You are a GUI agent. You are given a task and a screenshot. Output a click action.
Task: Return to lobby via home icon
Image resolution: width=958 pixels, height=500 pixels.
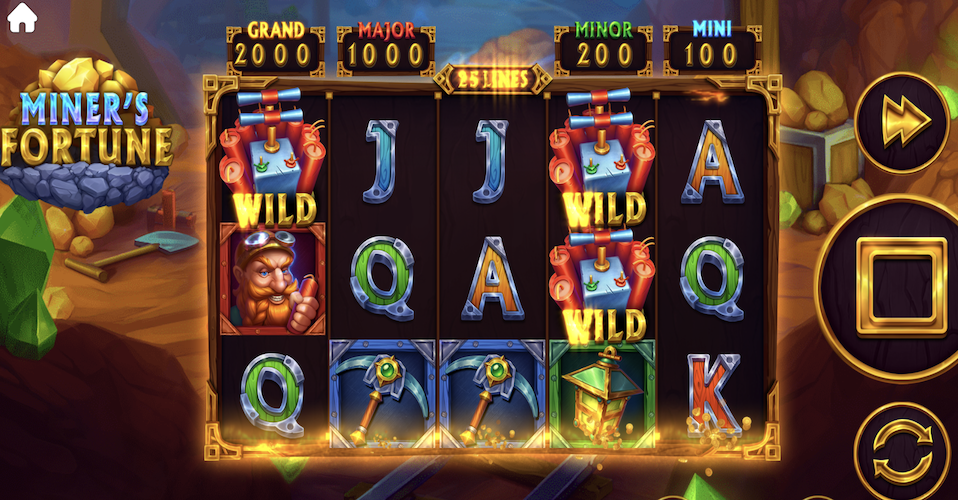click(21, 19)
